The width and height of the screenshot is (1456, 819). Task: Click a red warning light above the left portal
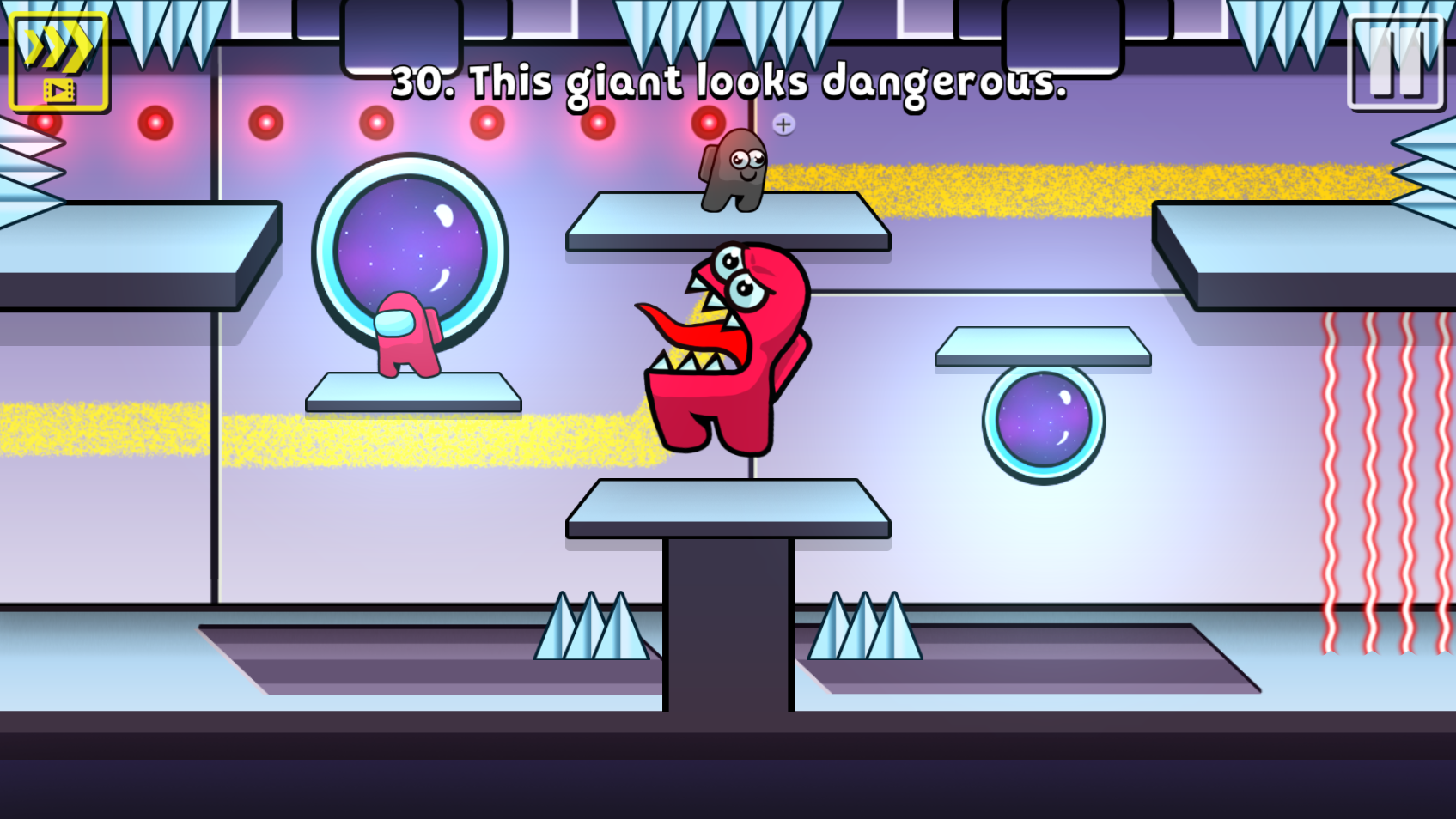(375, 121)
